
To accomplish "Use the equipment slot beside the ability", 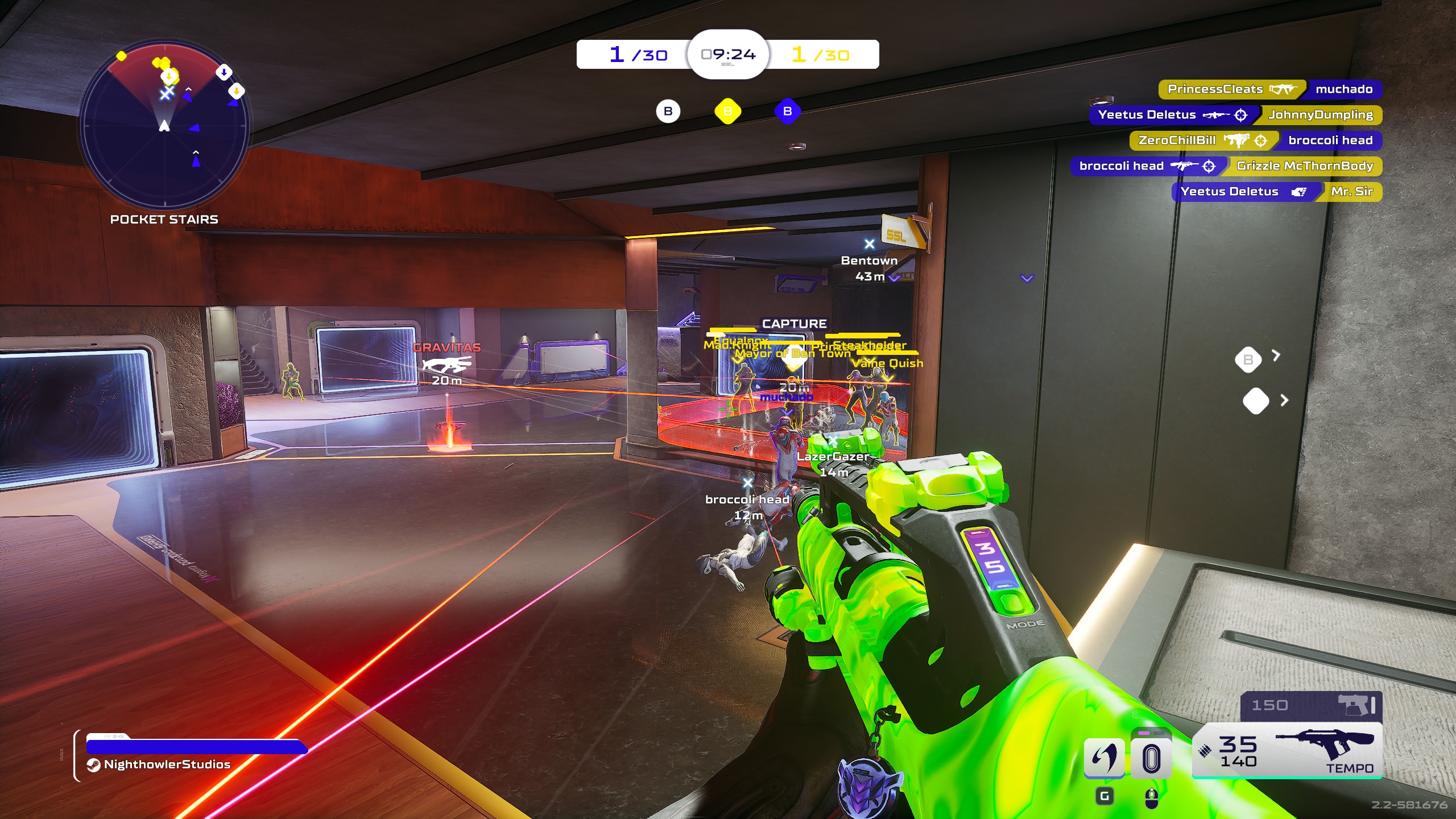I will [x=1151, y=758].
